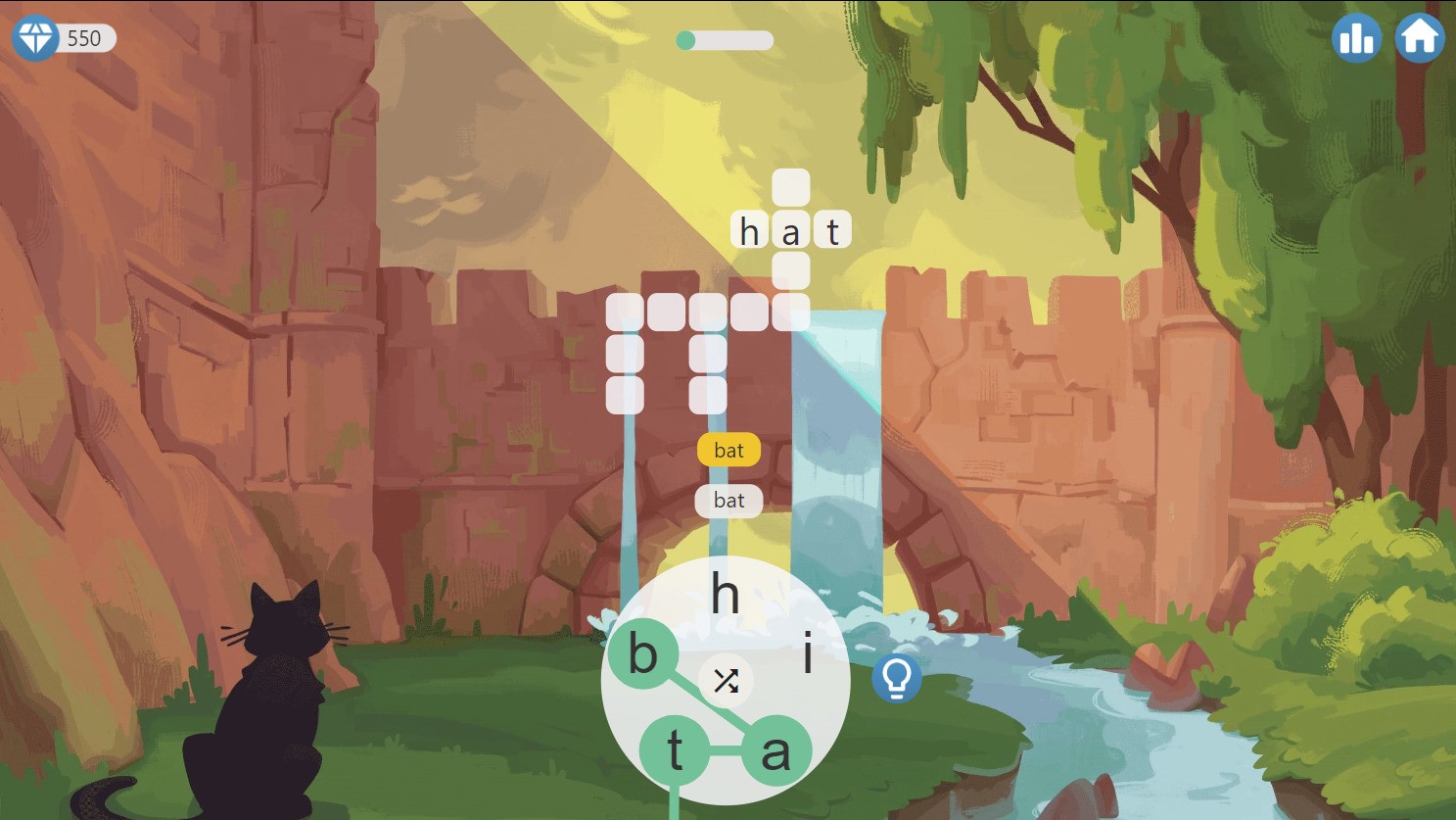This screenshot has width=1456, height=820.
Task: Click the empty tile above HAT
Action: tap(790, 189)
